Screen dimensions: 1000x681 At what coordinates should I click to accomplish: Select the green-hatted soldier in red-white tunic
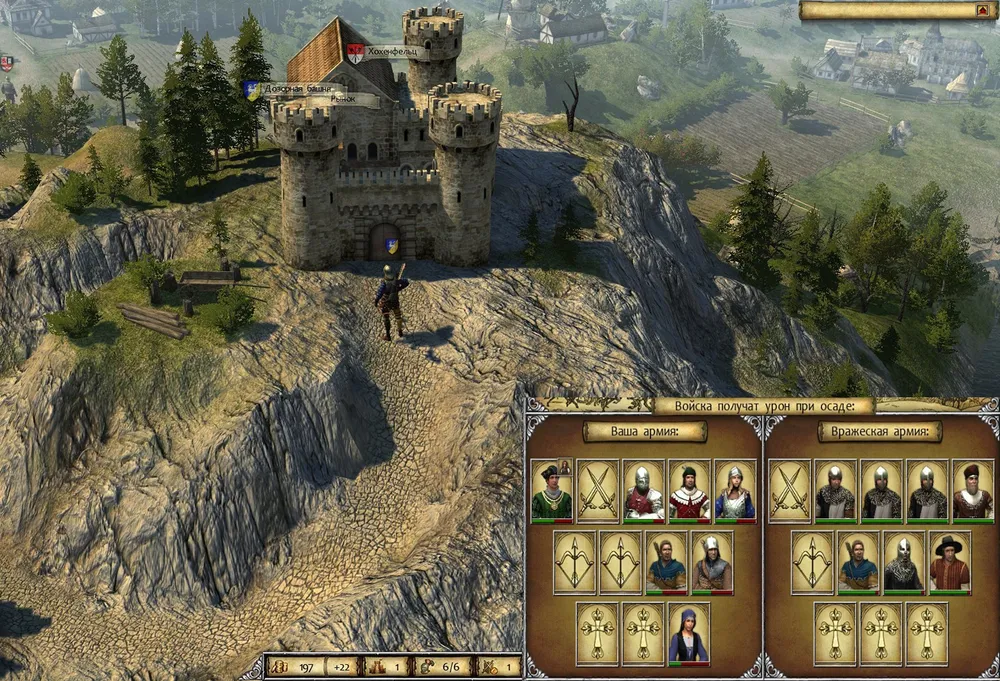689,491
